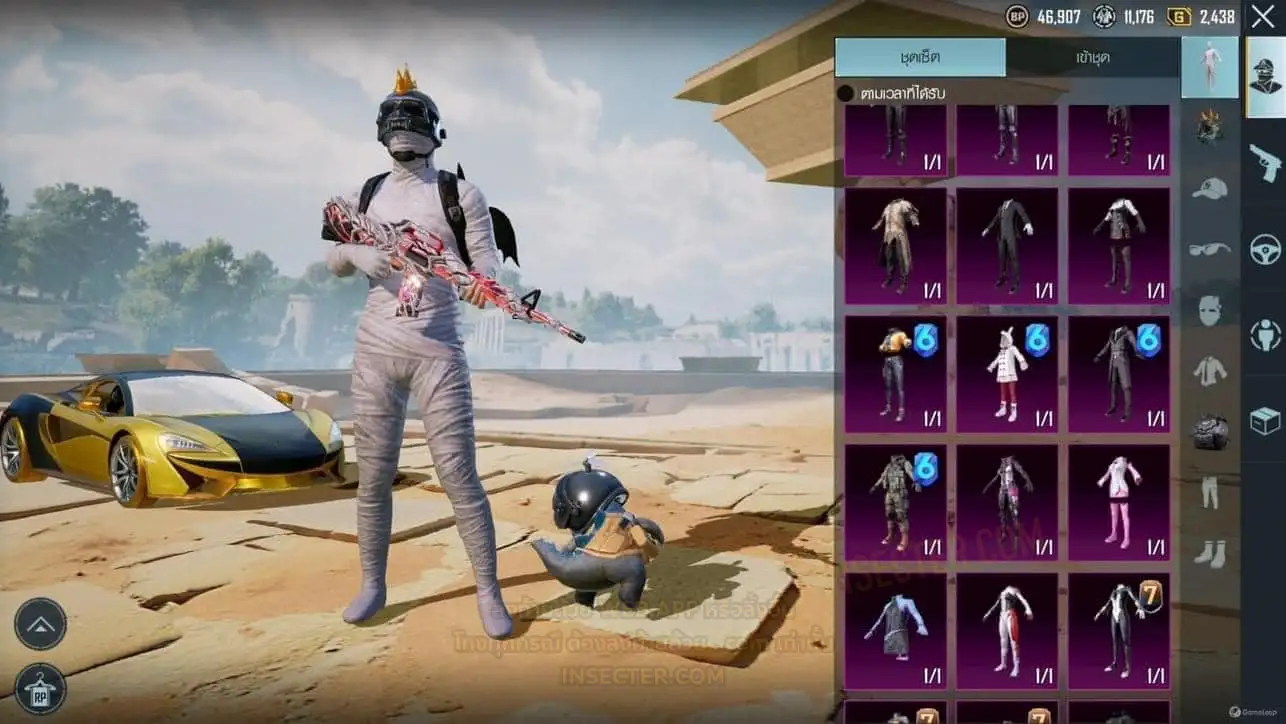Select the camouflage soldier outfit
Image resolution: width=1286 pixels, height=724 pixels.
[895, 502]
